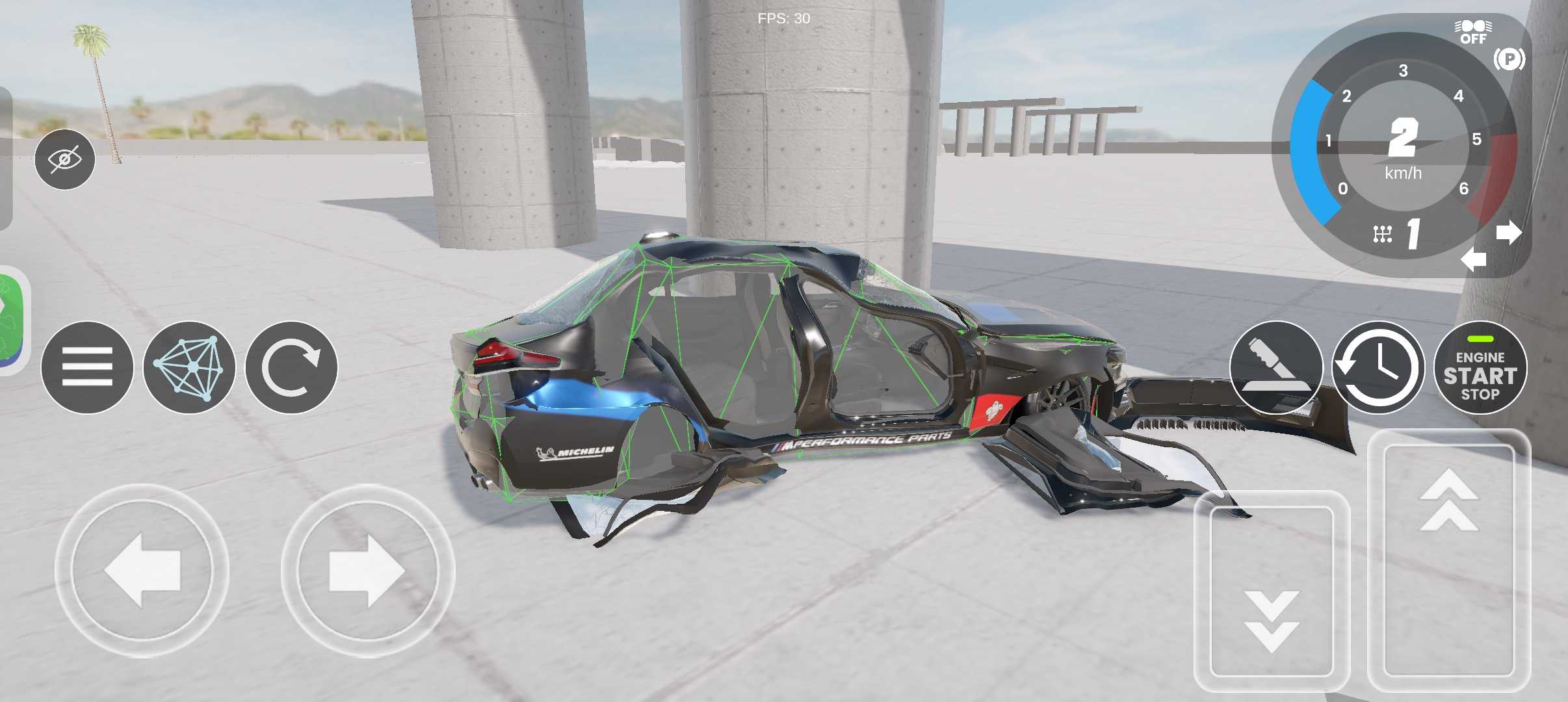Toggle the headlights OFF indicator
The height and width of the screenshot is (702, 1568).
click(1473, 32)
